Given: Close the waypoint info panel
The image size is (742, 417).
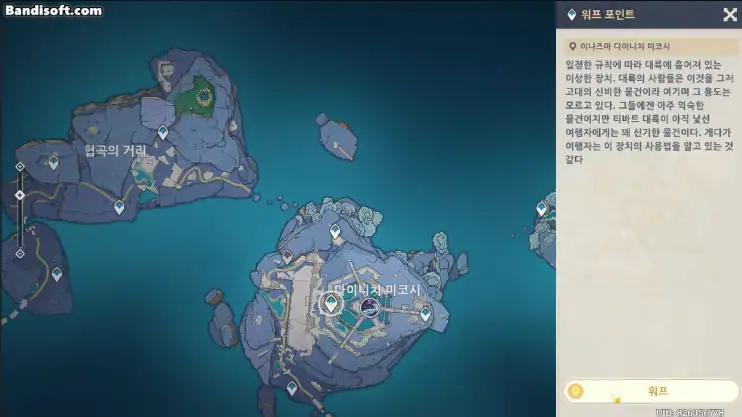Looking at the screenshot, I should [x=729, y=15].
